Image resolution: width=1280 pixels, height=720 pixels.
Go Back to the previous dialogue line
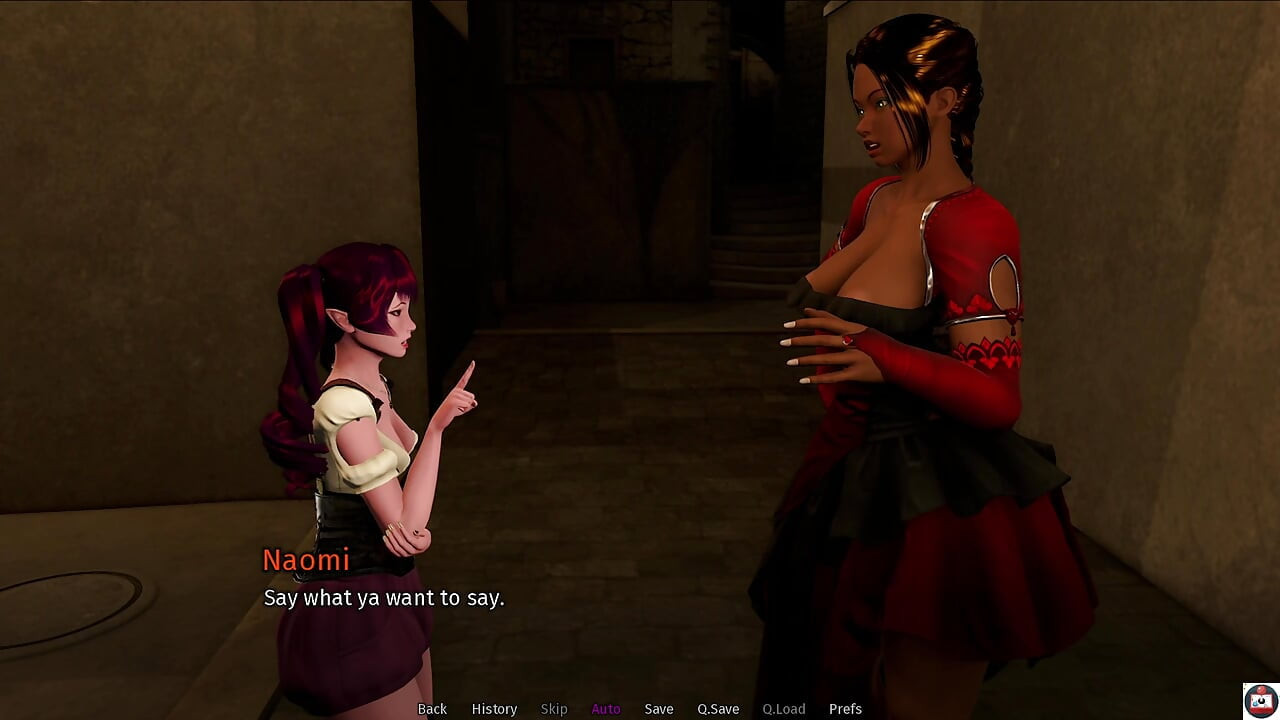click(432, 709)
